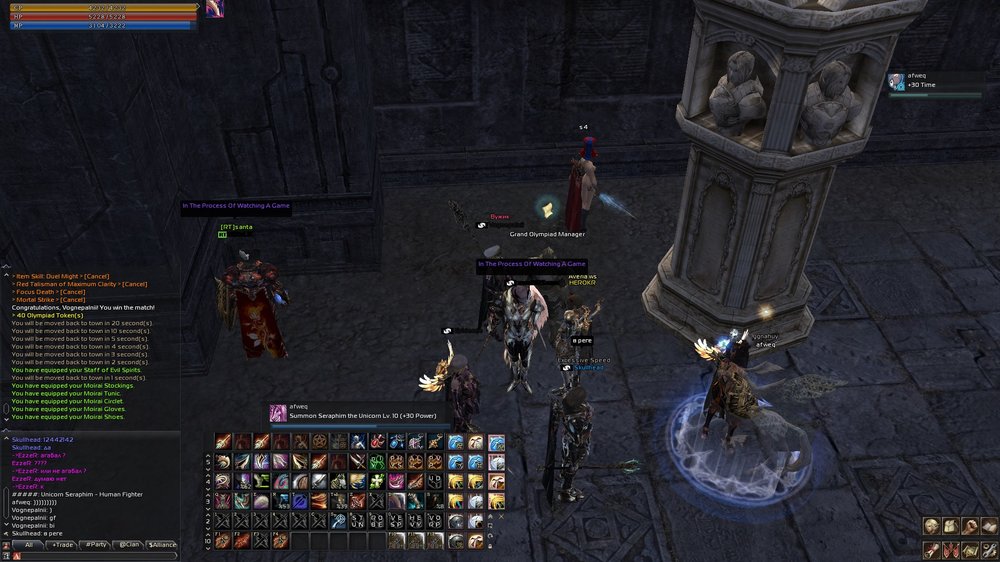Click the skull icon in the bottom-right menu
This screenshot has width=1000, height=562.
coord(931,527)
